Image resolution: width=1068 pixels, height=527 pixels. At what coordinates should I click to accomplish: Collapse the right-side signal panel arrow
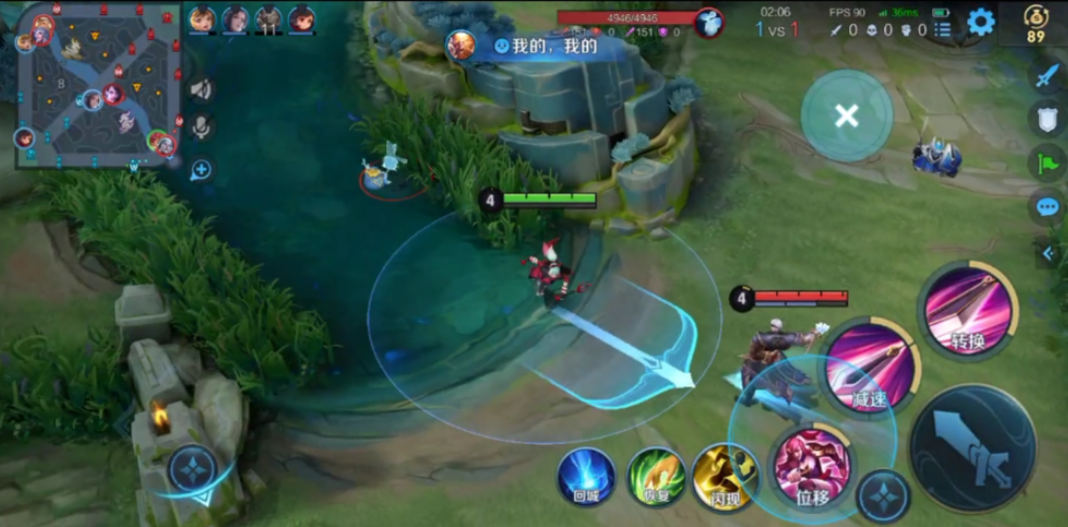pyautogui.click(x=1048, y=254)
